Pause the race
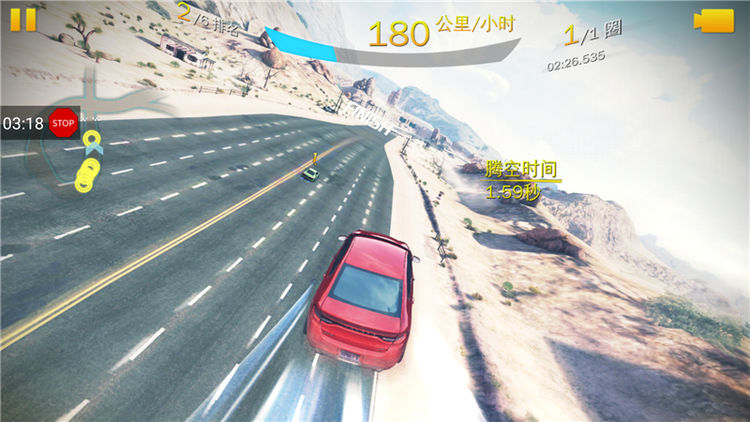This screenshot has width=750, height=422. pos(23,19)
